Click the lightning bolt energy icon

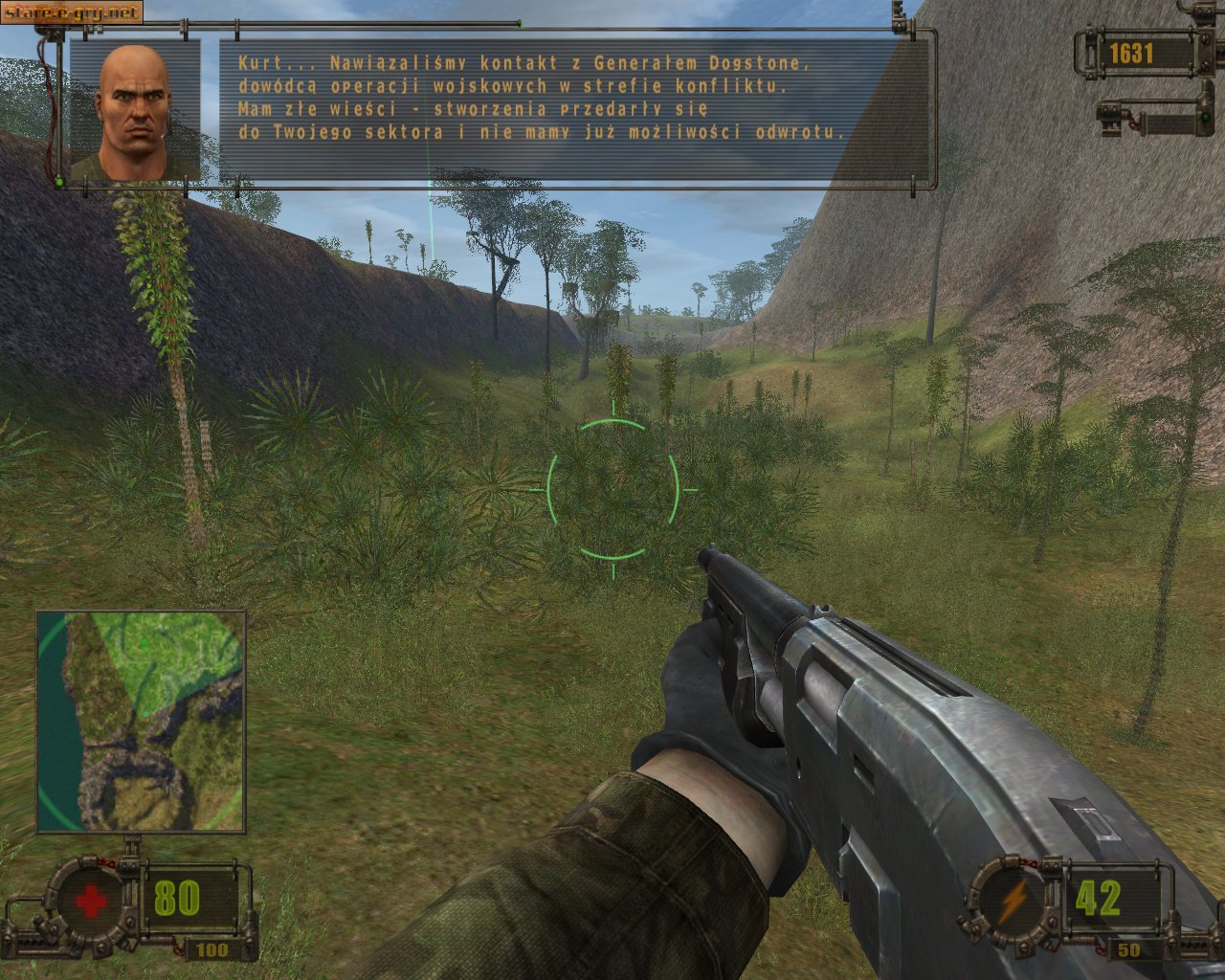click(1013, 900)
